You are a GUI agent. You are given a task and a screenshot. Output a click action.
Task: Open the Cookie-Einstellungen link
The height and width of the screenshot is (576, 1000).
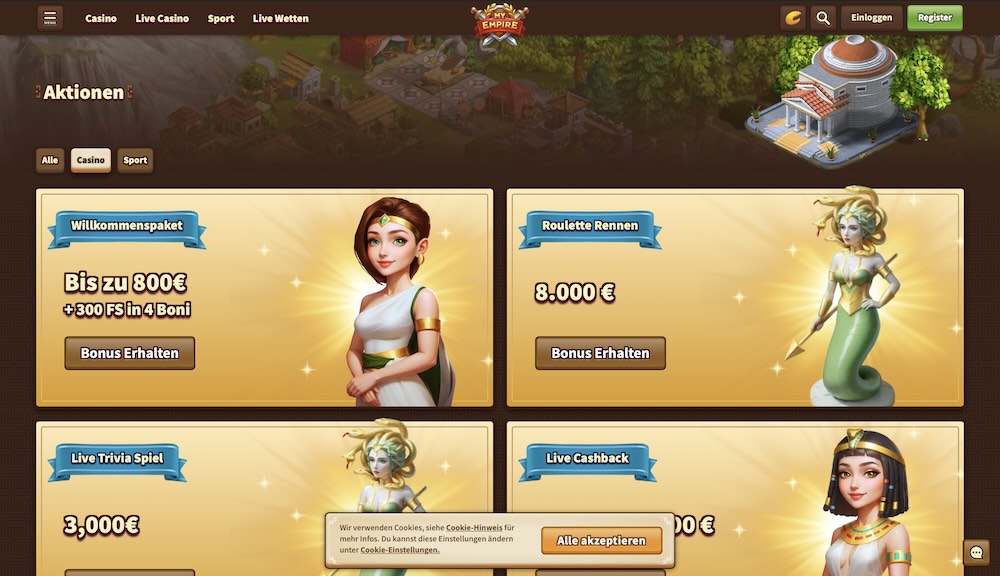point(399,550)
